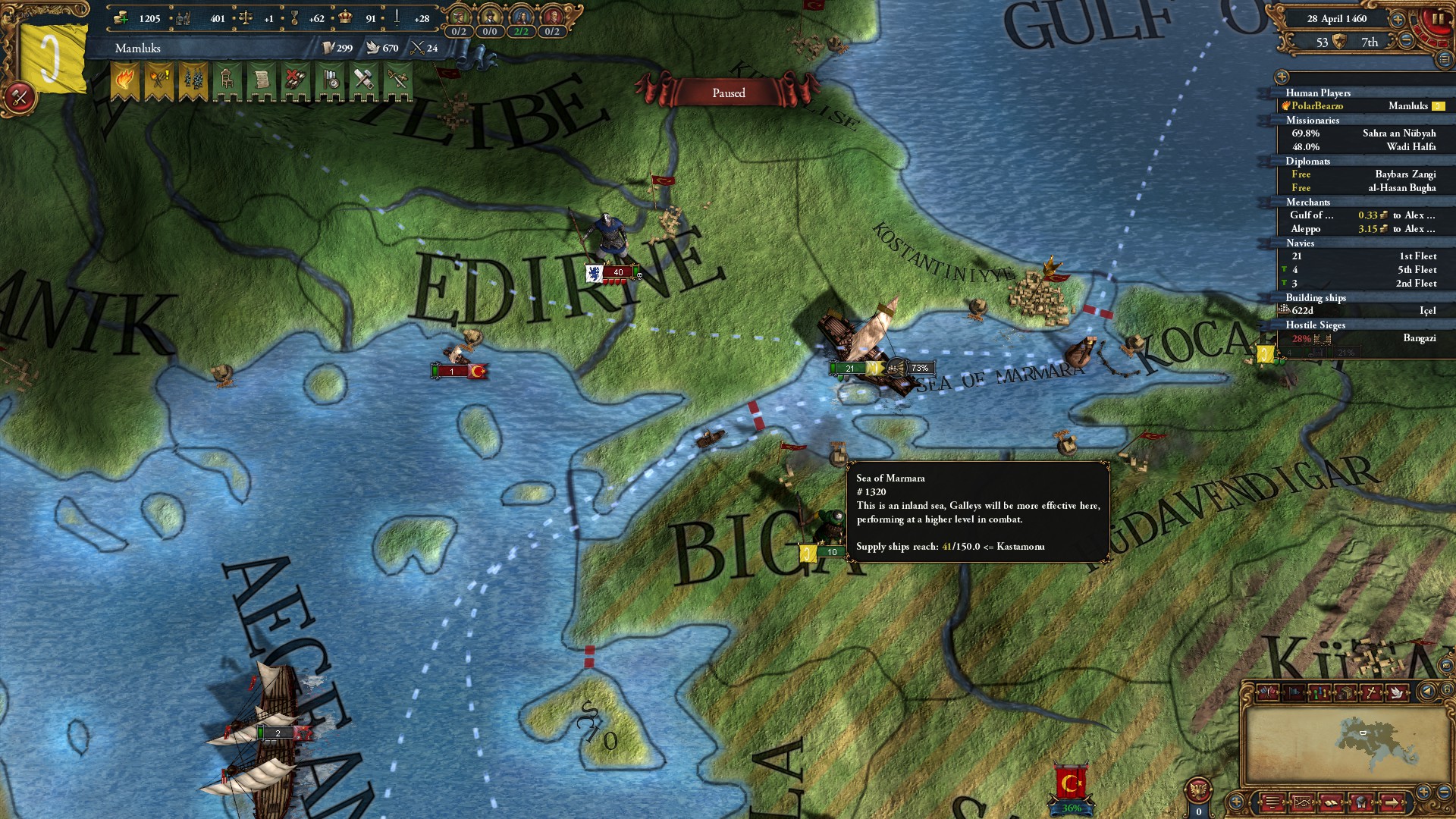Click the minimap to move the camera
The width and height of the screenshot is (1456, 819).
(x=1335, y=743)
